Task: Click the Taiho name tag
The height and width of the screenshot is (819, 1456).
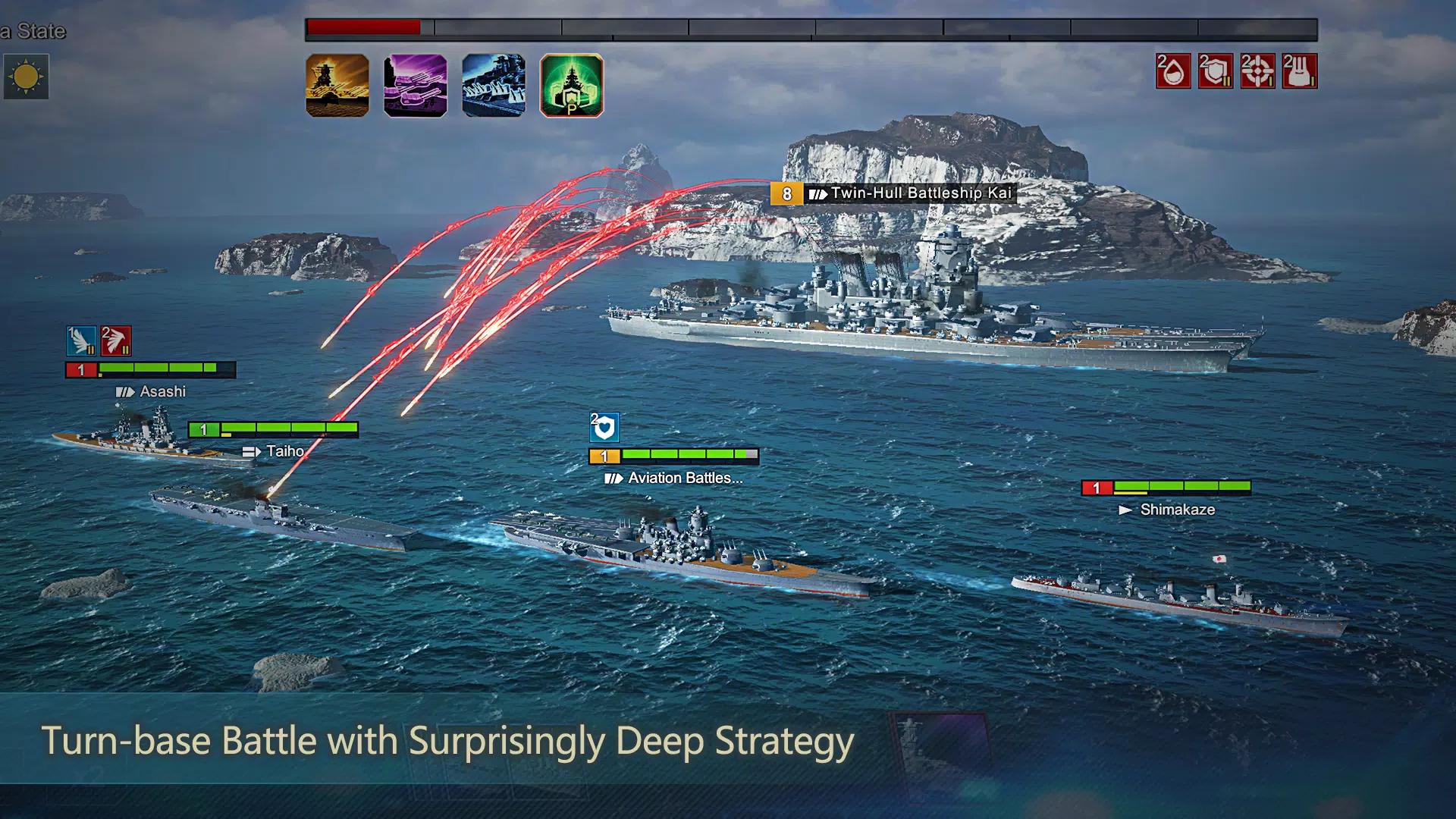Action: (273, 450)
